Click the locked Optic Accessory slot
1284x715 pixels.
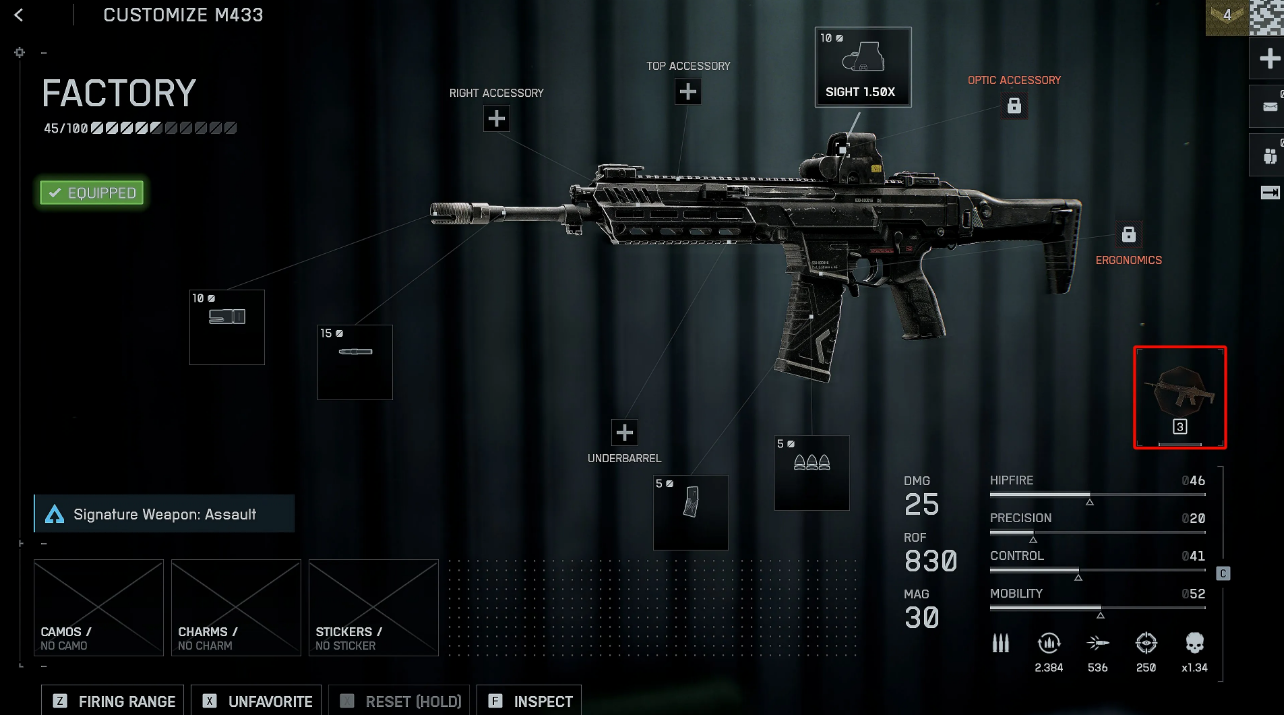tap(1014, 105)
